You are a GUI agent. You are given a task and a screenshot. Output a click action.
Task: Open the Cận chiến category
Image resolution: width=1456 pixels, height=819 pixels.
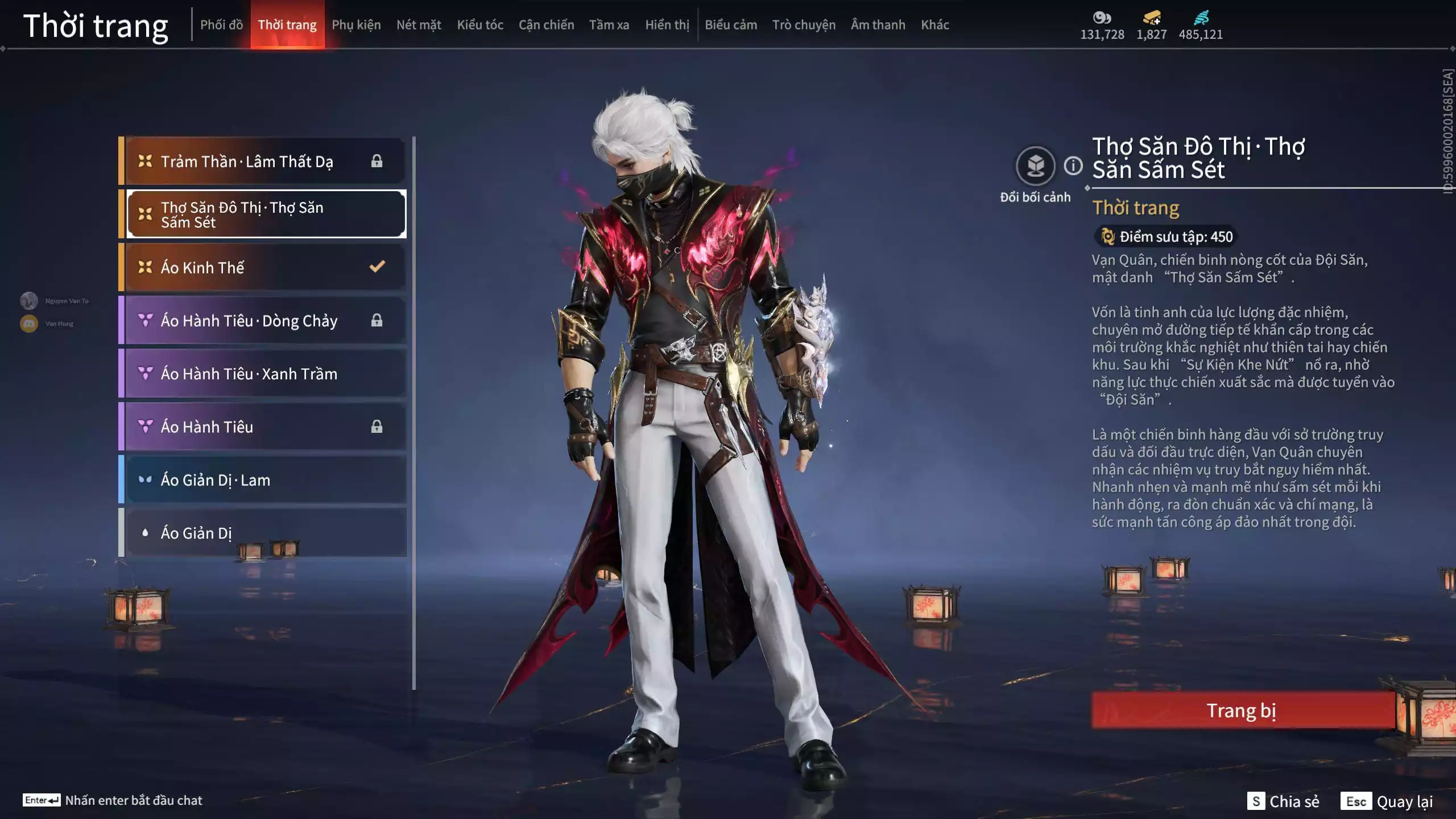pyautogui.click(x=546, y=25)
